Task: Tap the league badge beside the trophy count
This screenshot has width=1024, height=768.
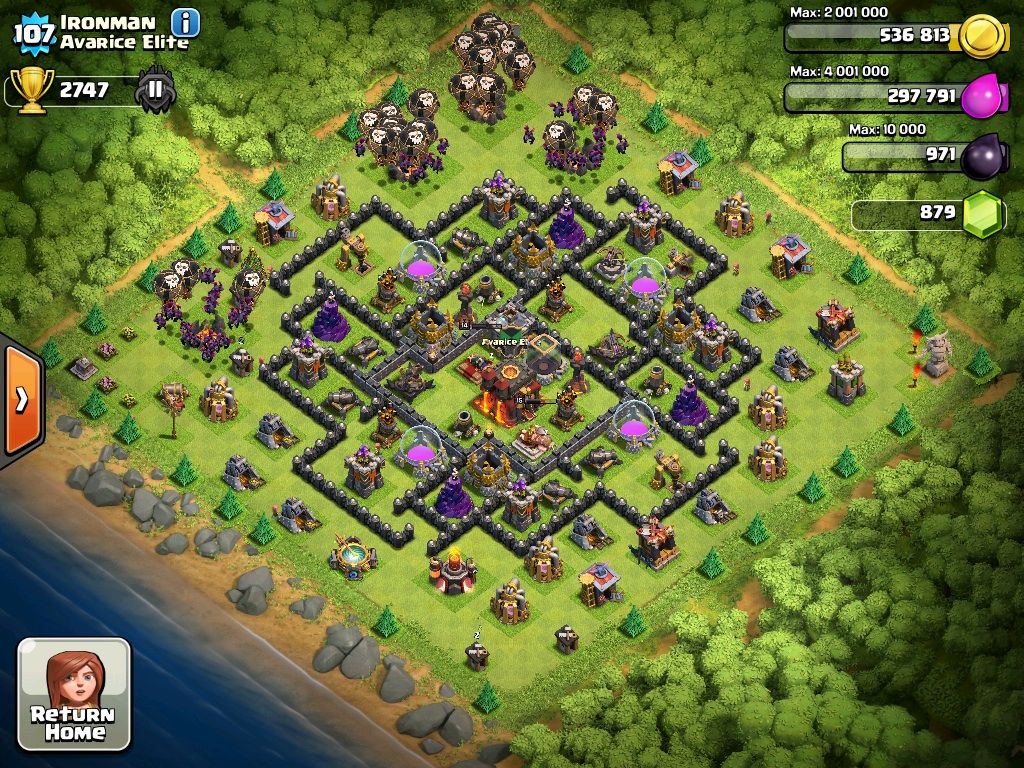Action: tap(156, 90)
